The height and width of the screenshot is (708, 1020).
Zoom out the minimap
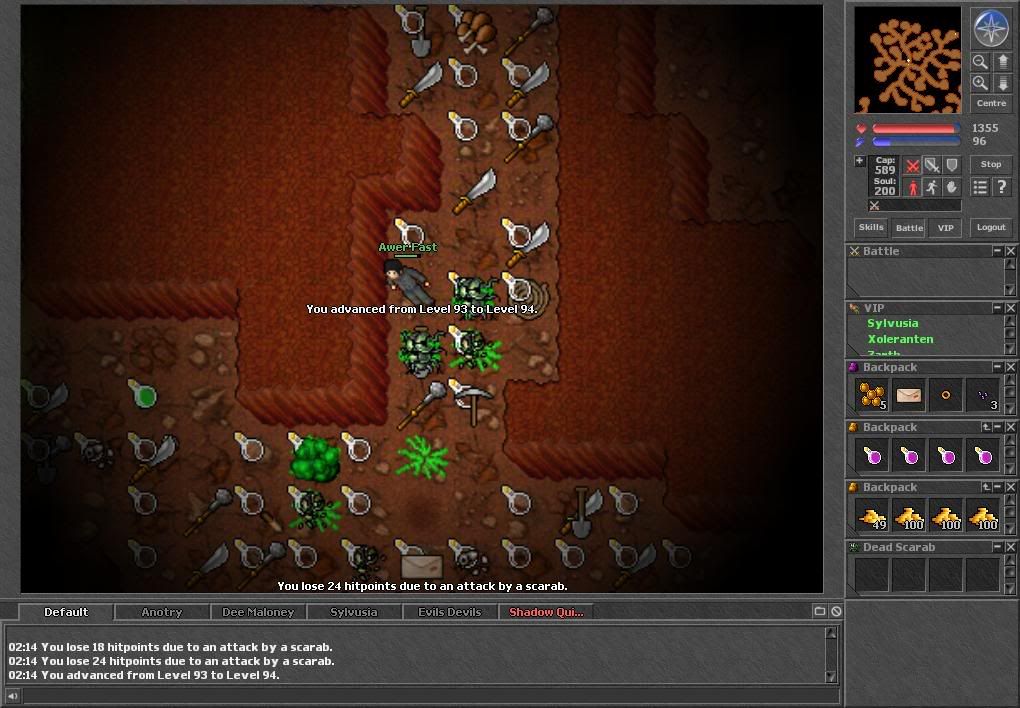[980, 62]
